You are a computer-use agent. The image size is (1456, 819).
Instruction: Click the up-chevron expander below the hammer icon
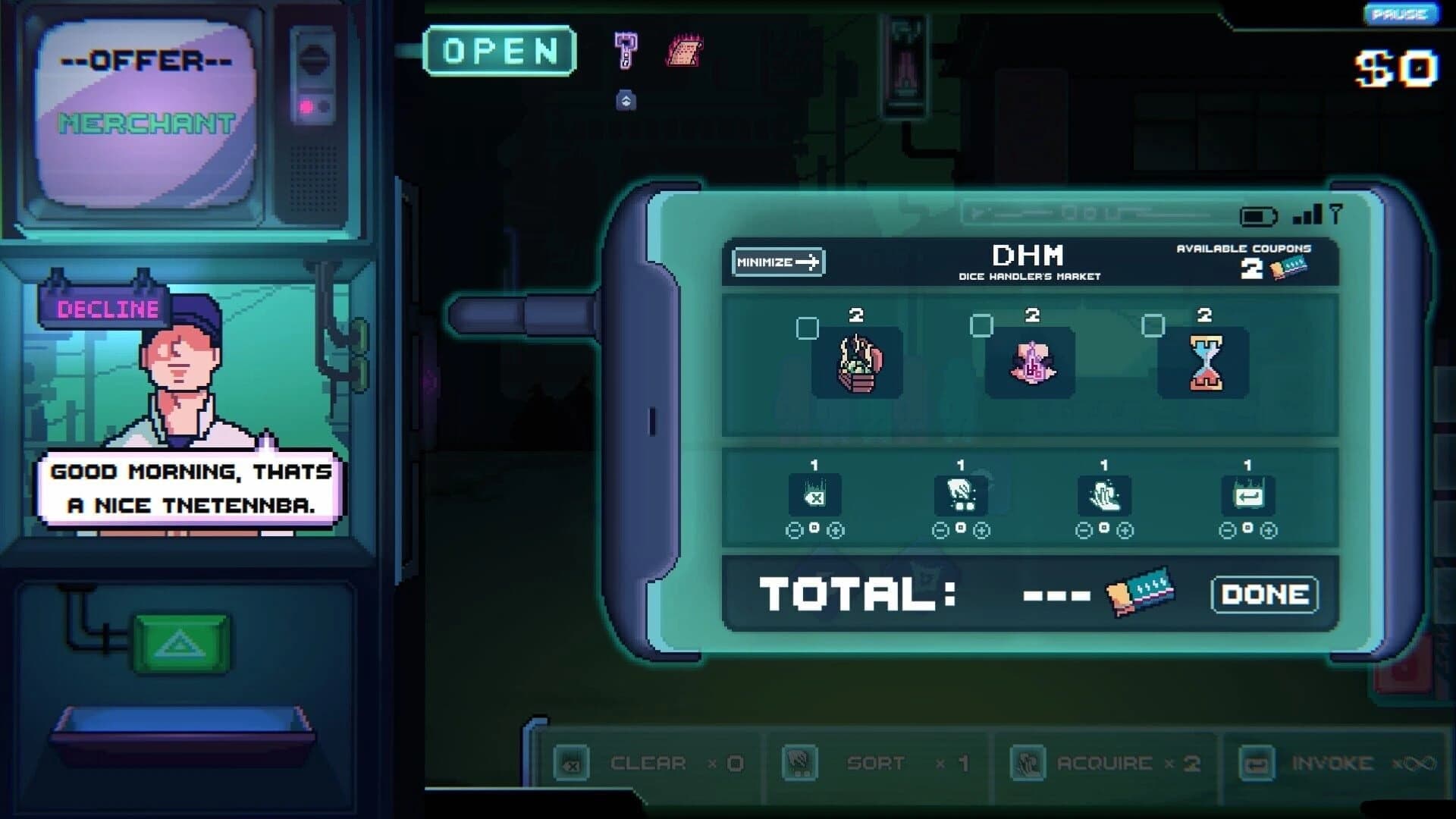625,100
